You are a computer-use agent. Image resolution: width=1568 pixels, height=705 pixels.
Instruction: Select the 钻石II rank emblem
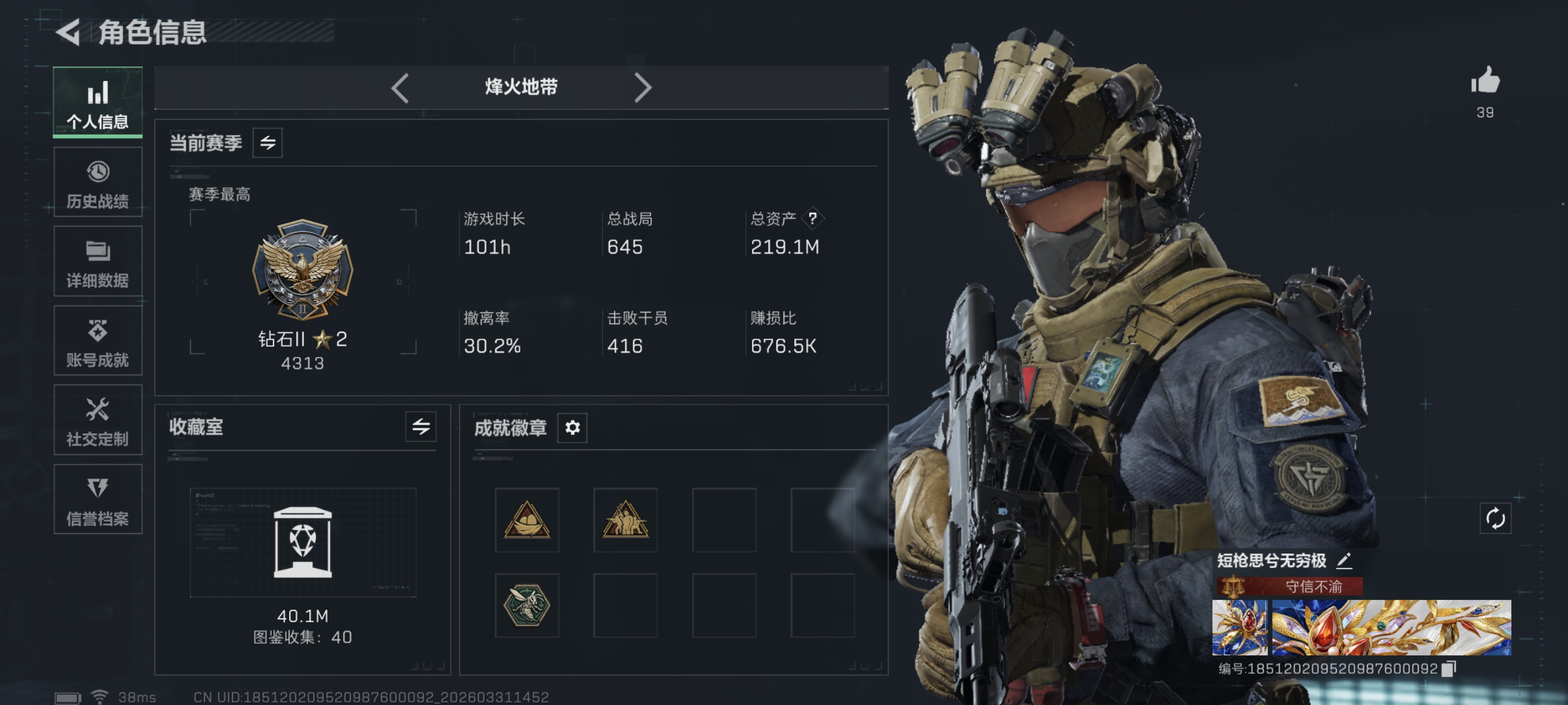pos(302,269)
